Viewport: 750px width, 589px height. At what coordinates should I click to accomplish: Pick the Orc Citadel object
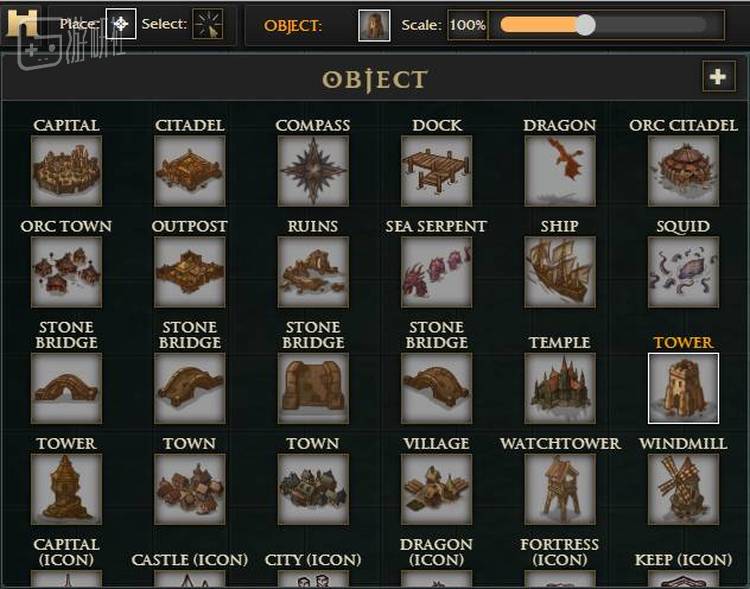(x=683, y=171)
